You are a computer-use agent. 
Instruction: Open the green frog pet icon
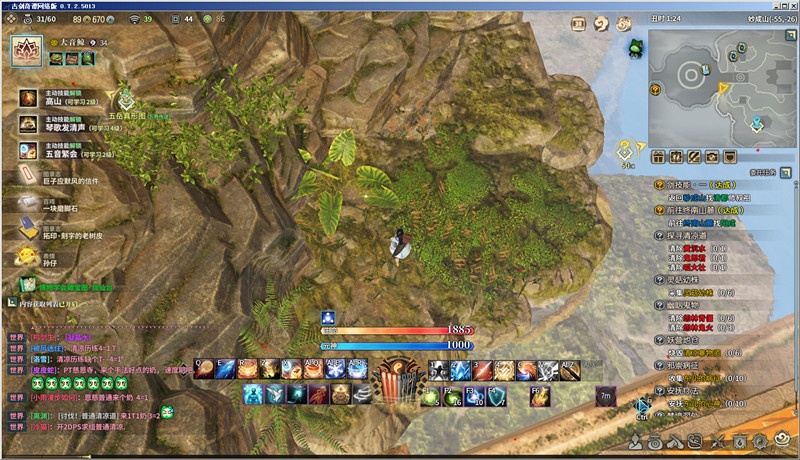click(x=635, y=46)
